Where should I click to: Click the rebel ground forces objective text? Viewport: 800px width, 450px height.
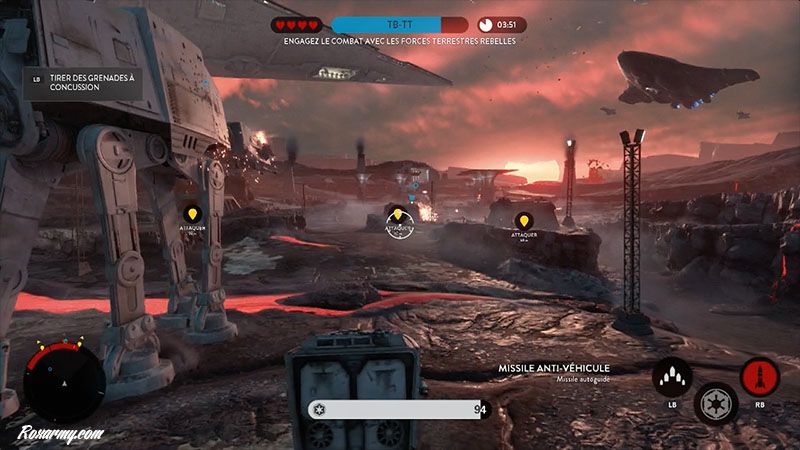point(399,42)
